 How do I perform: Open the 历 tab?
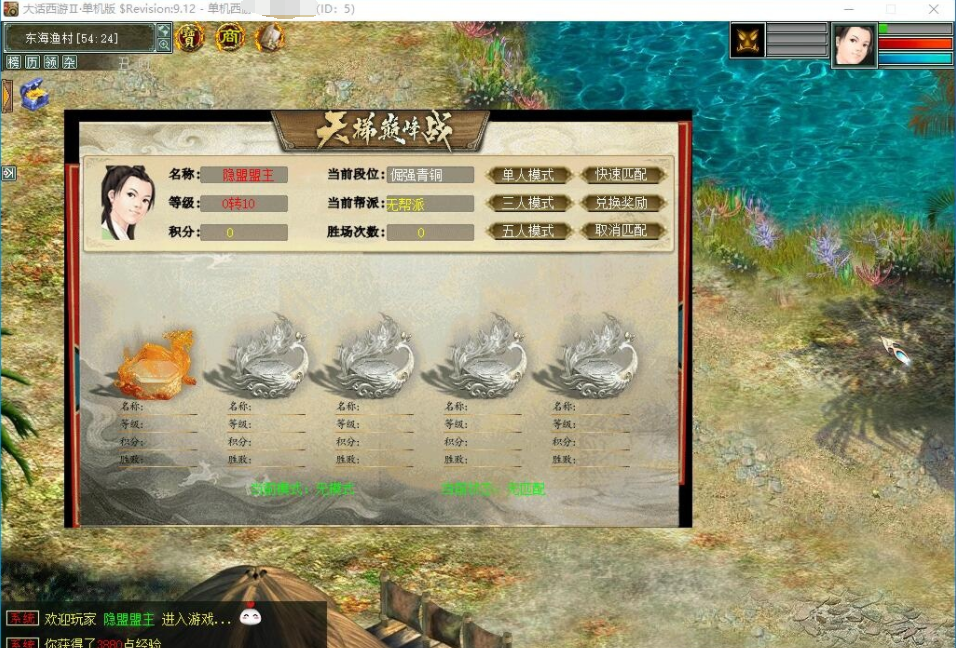coord(32,62)
